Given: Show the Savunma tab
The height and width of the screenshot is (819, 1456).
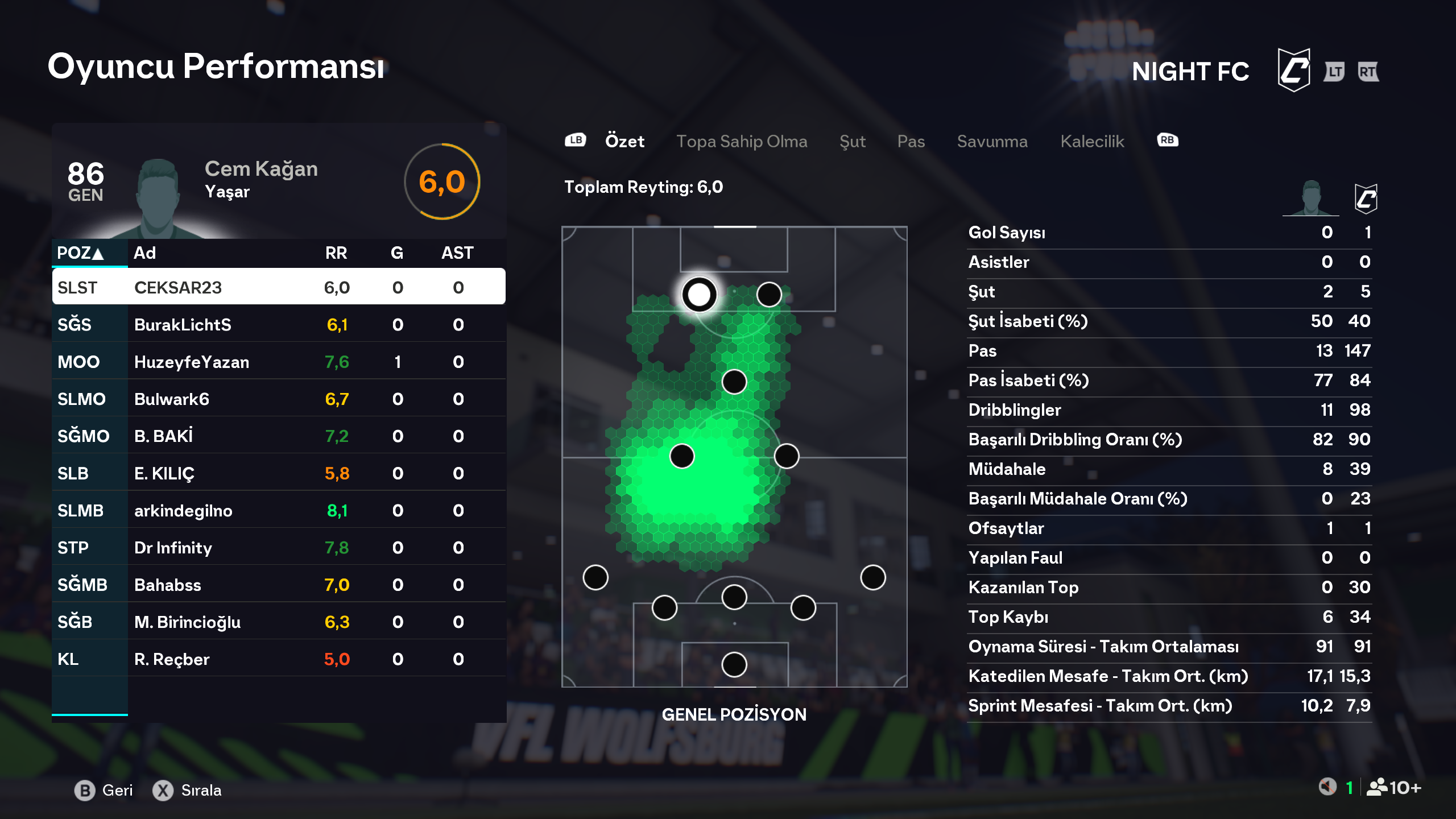Looking at the screenshot, I should pos(992,142).
